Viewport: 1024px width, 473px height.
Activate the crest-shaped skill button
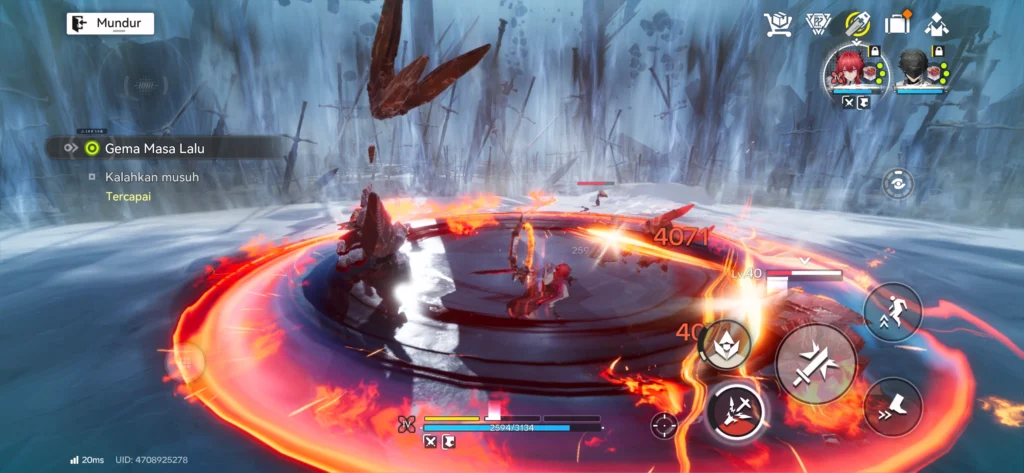725,344
